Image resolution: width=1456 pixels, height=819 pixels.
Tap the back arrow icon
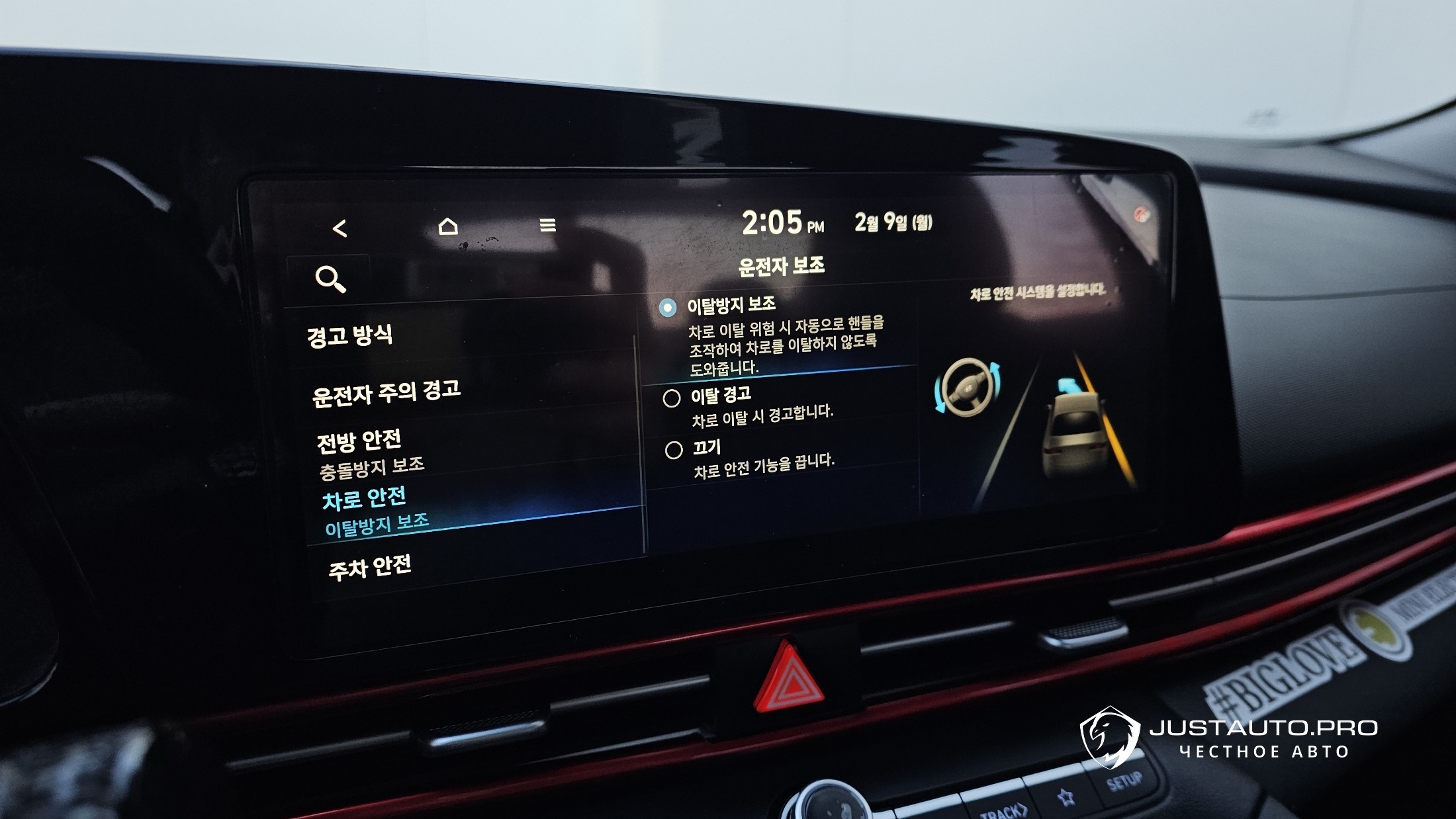click(340, 229)
